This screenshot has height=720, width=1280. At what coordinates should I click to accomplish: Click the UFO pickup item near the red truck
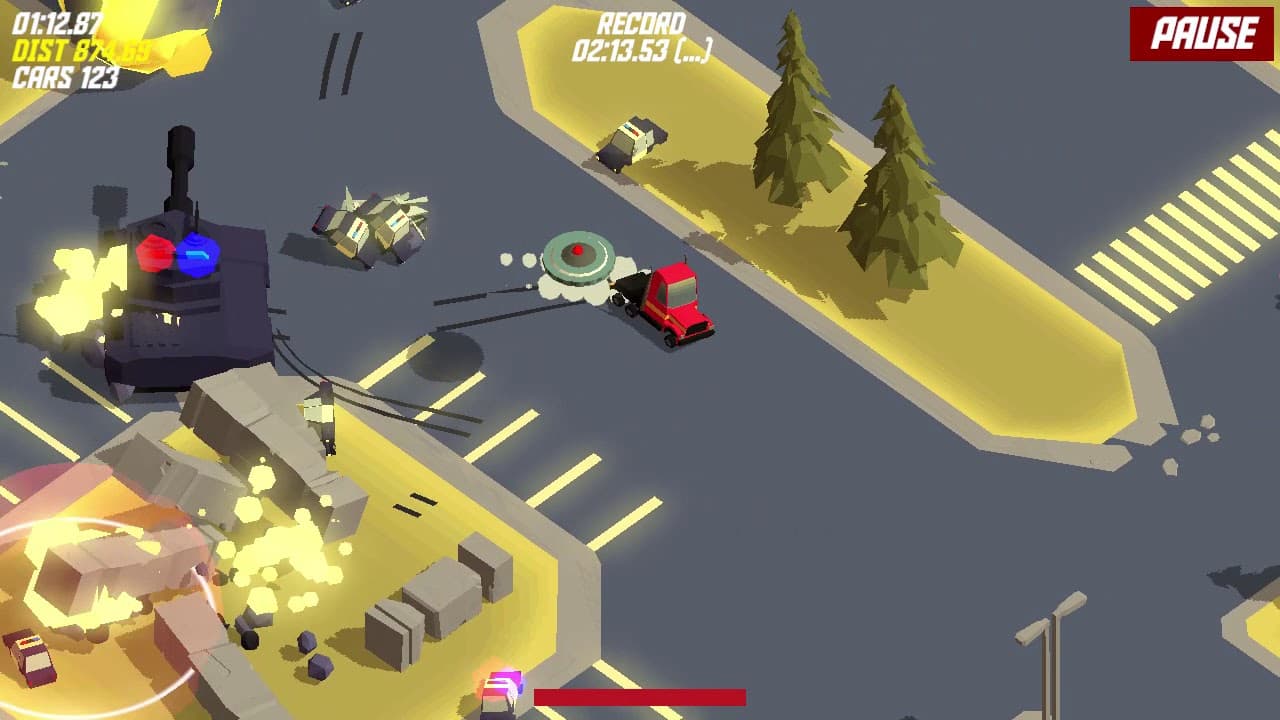tap(578, 258)
